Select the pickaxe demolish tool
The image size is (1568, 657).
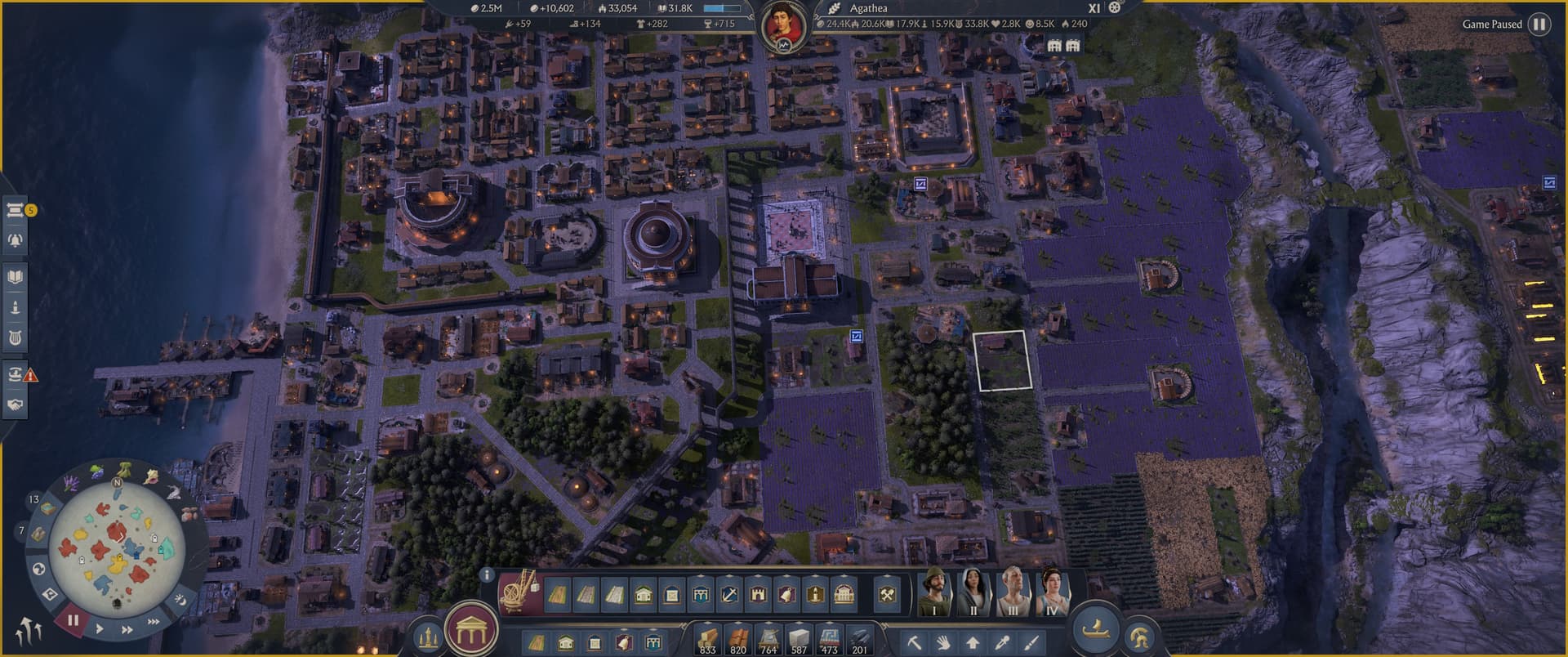(x=914, y=642)
